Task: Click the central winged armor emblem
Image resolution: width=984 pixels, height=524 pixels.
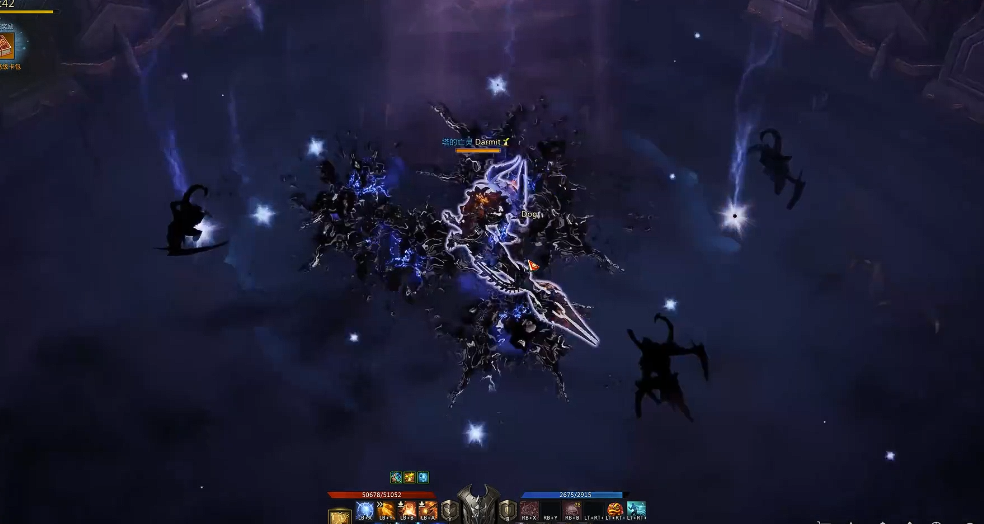Action: pyautogui.click(x=479, y=506)
